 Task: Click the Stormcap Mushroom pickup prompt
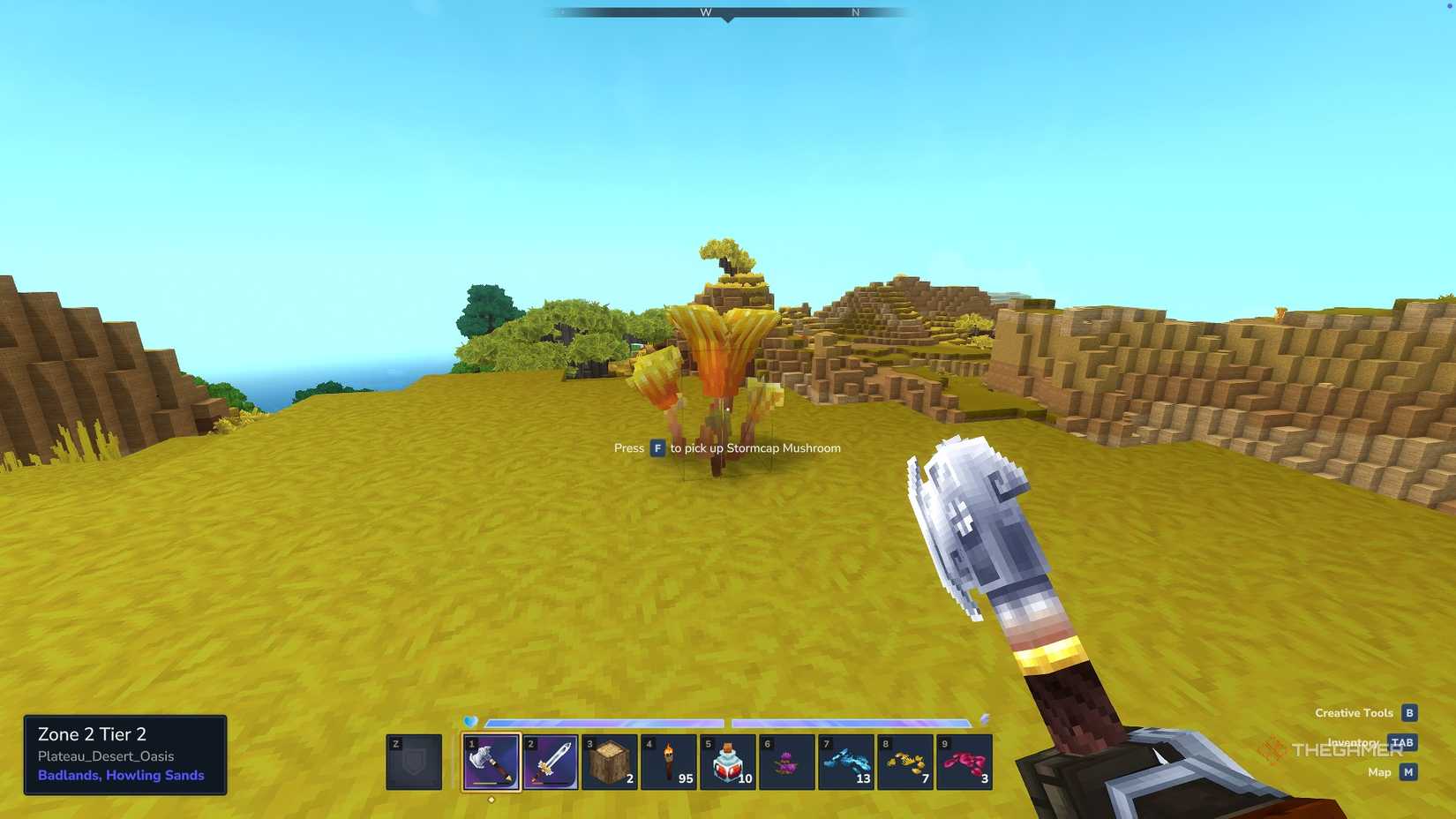[727, 448]
